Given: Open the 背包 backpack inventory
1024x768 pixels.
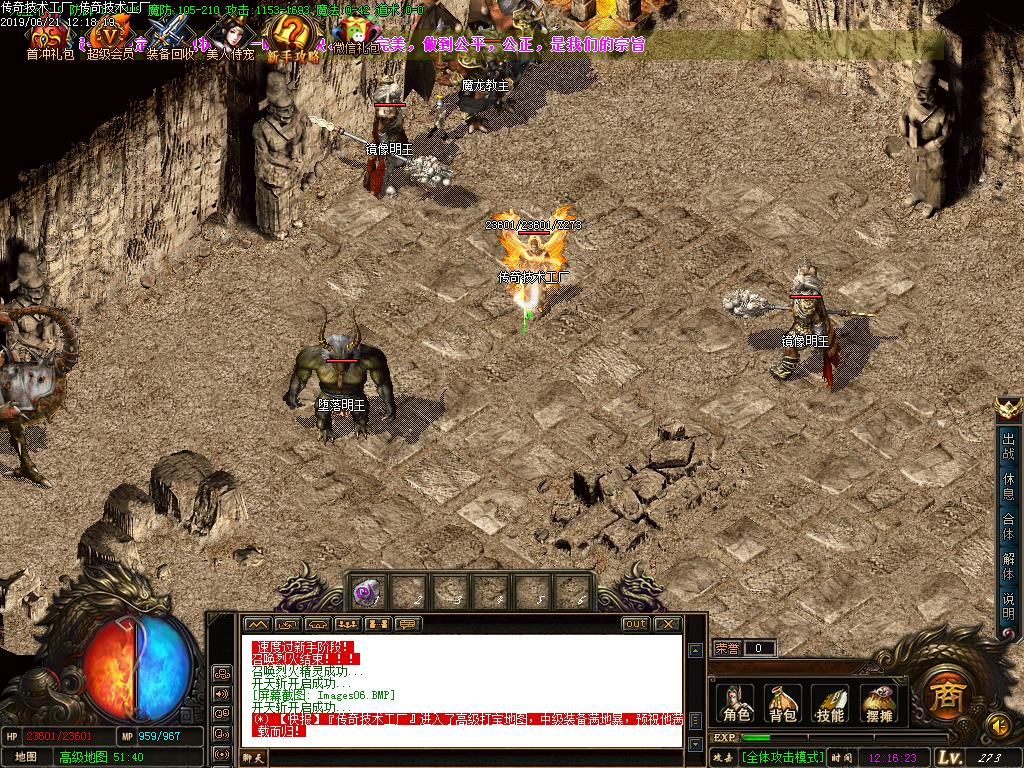Looking at the screenshot, I should click(782, 703).
